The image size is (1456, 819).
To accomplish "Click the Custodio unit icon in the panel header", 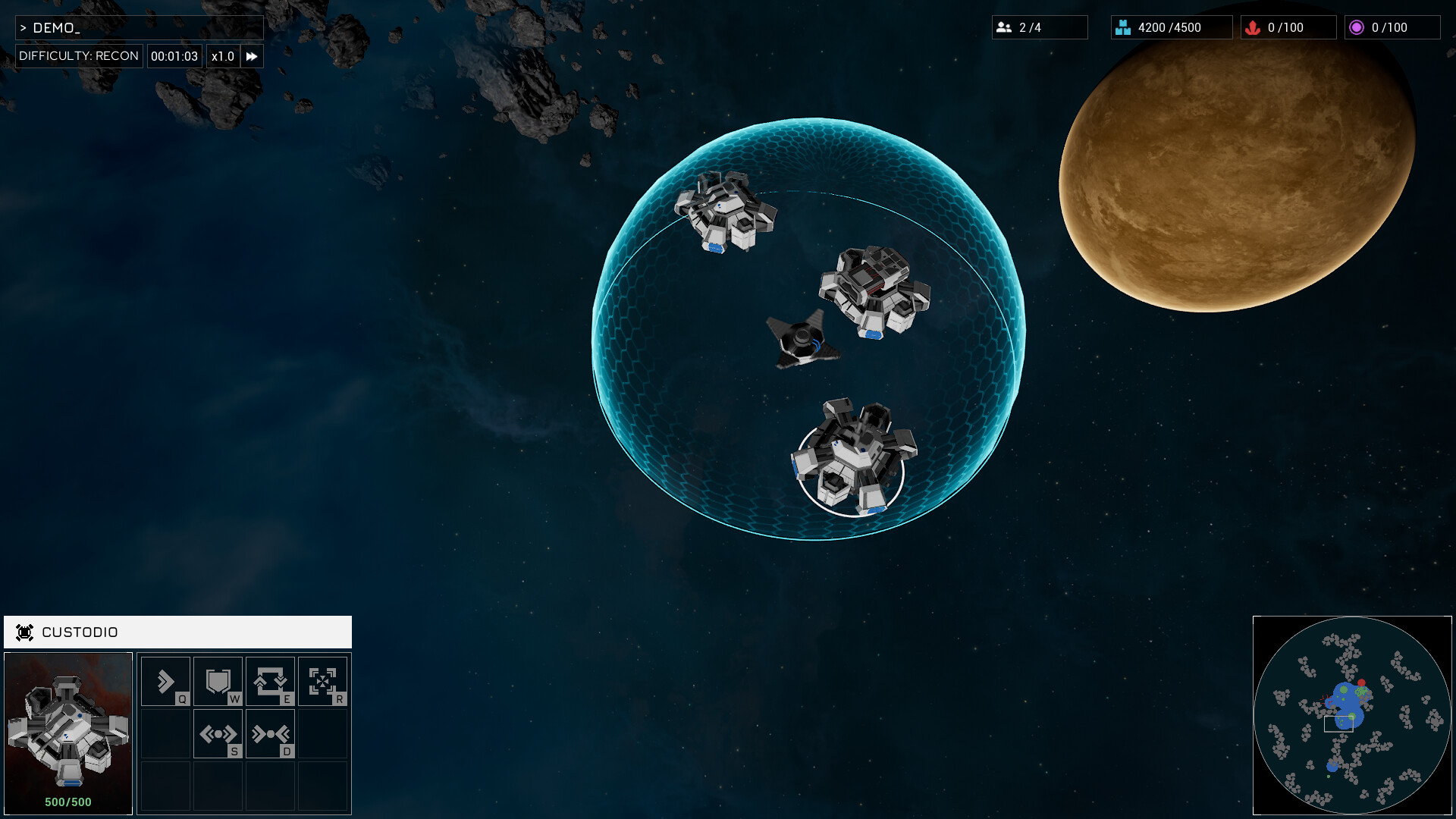I will point(25,632).
